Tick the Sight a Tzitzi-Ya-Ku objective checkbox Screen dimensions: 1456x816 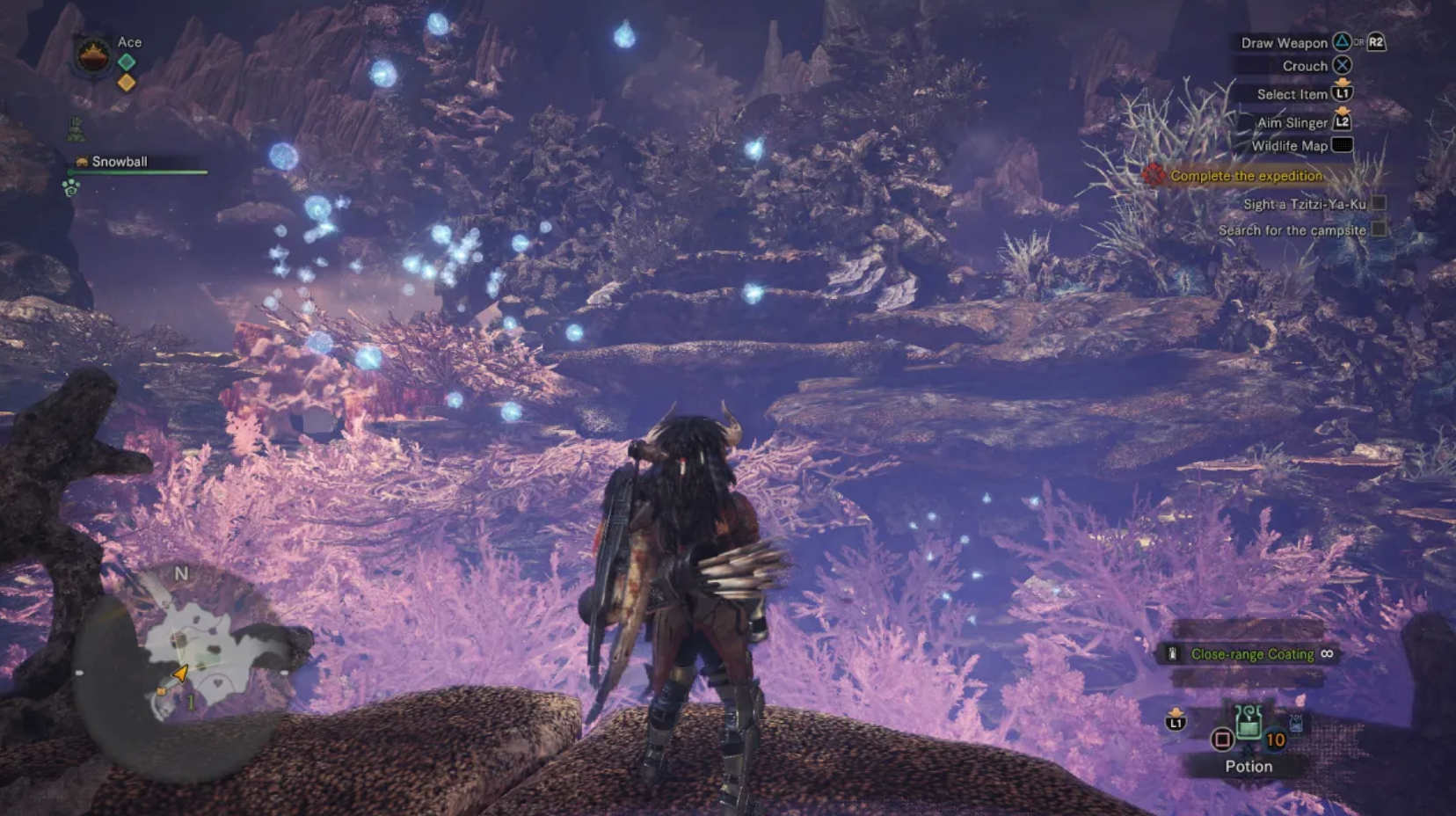click(1379, 203)
